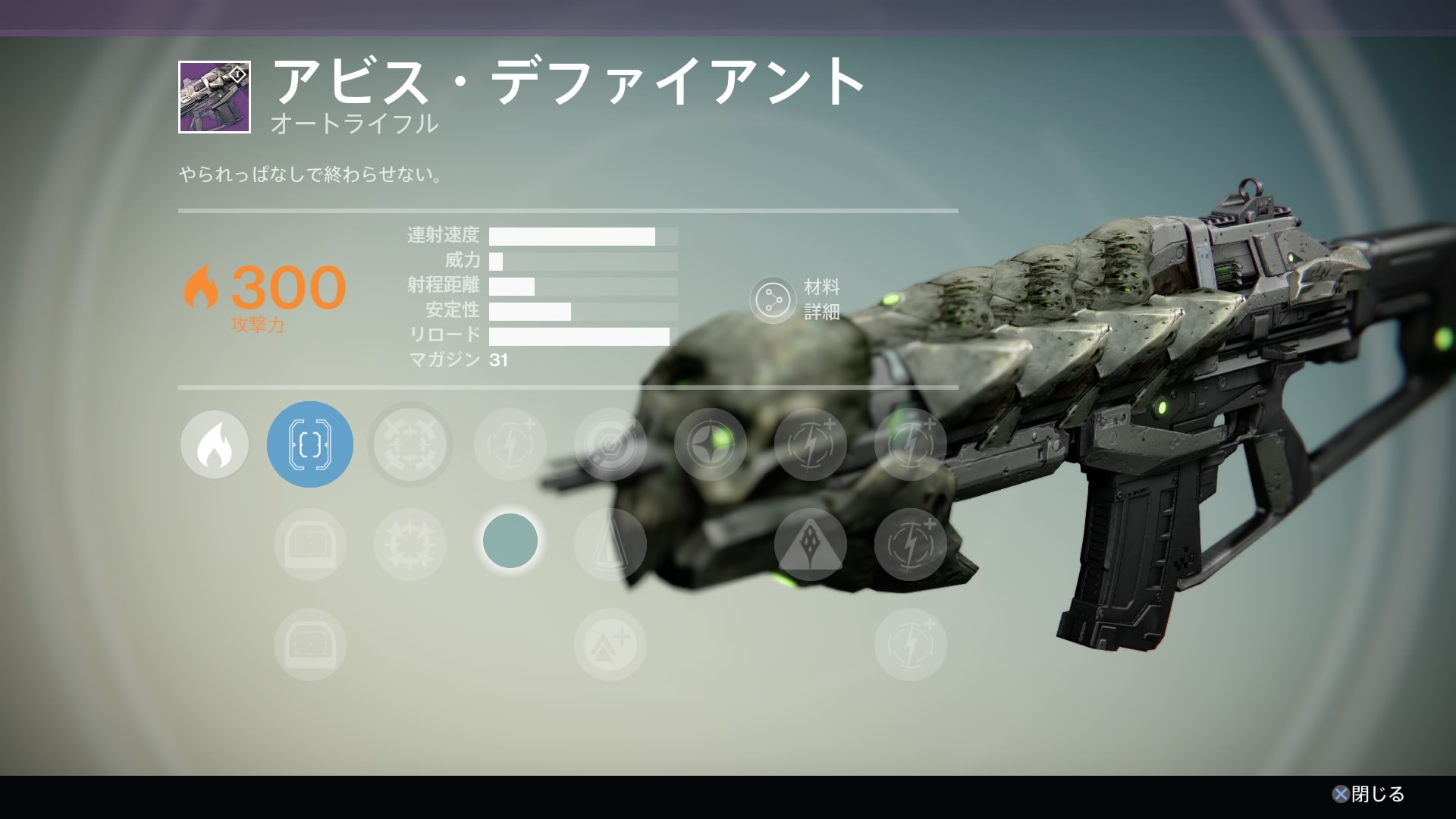Viewport: 1456px width, 819px height.
Task: Pick the four-point star reticle perk
Action: pyautogui.click(x=710, y=445)
